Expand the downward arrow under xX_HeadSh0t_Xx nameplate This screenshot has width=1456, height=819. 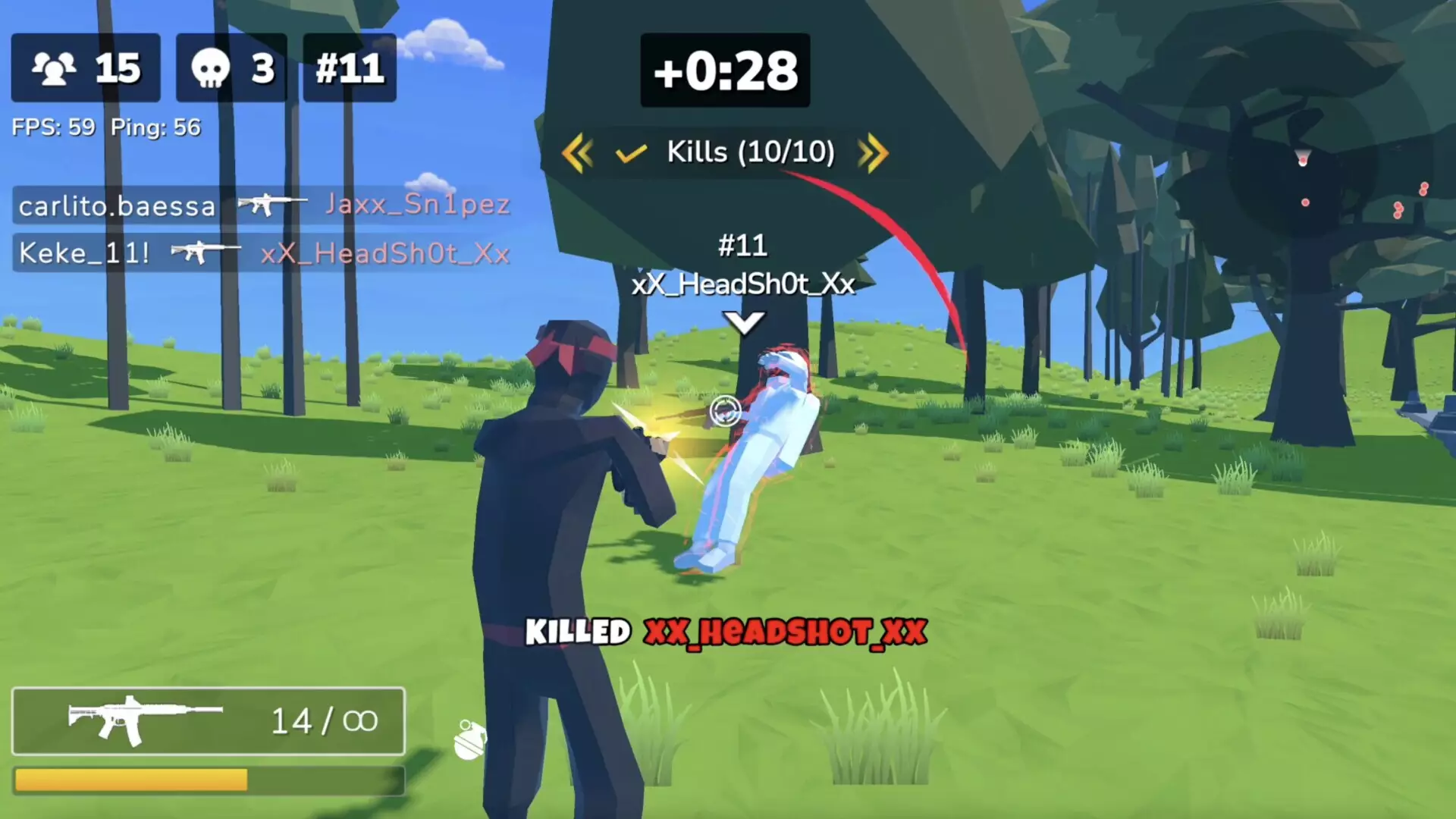click(744, 322)
